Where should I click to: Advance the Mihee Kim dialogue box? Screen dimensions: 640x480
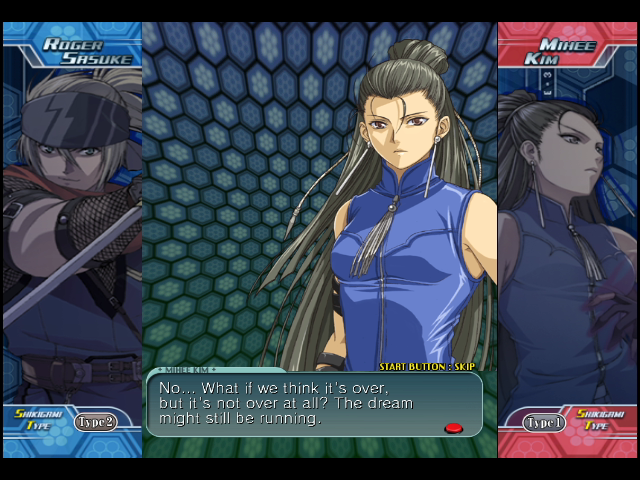tap(314, 404)
